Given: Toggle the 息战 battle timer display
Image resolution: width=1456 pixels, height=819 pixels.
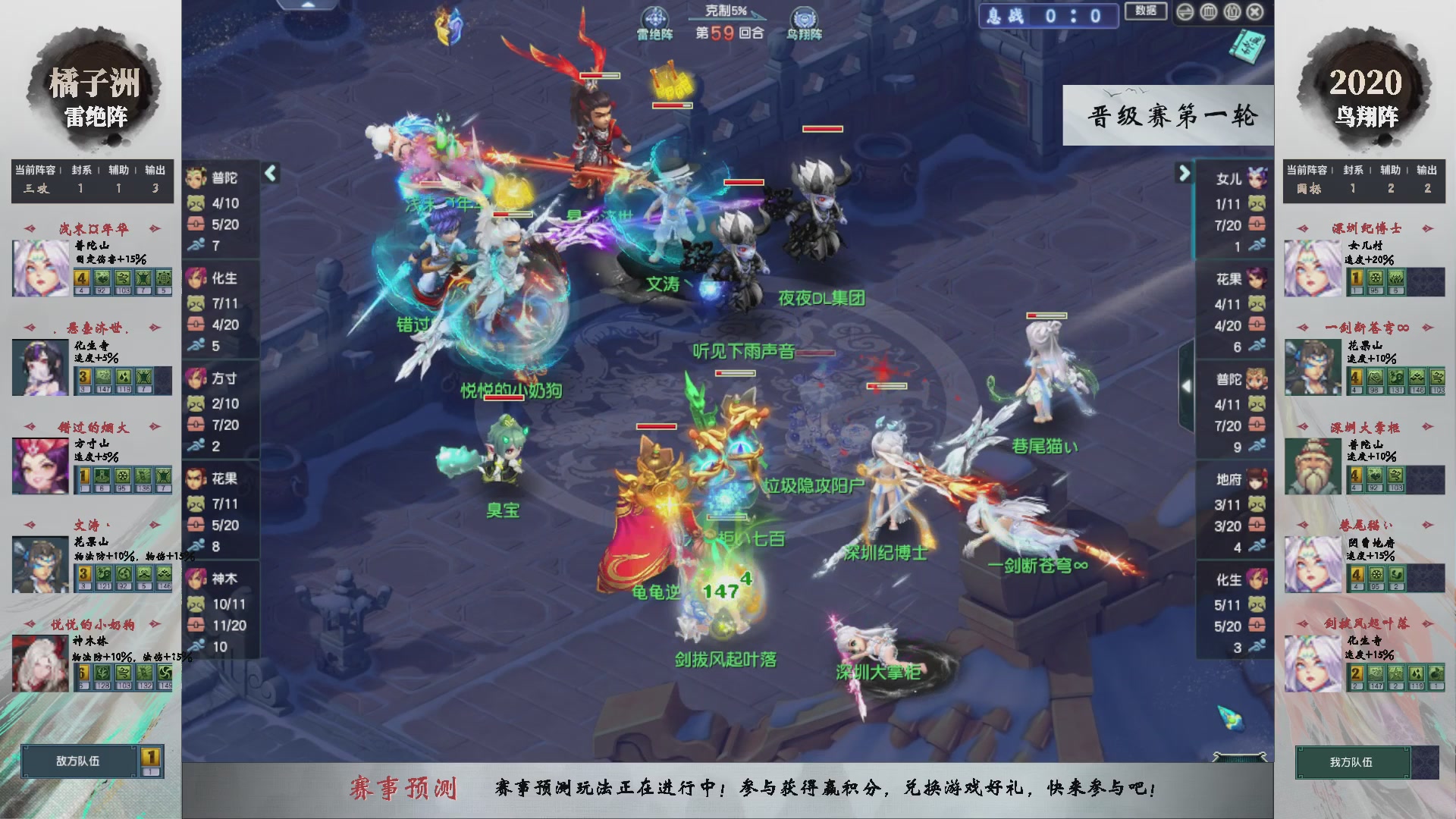Looking at the screenshot, I should [1049, 16].
